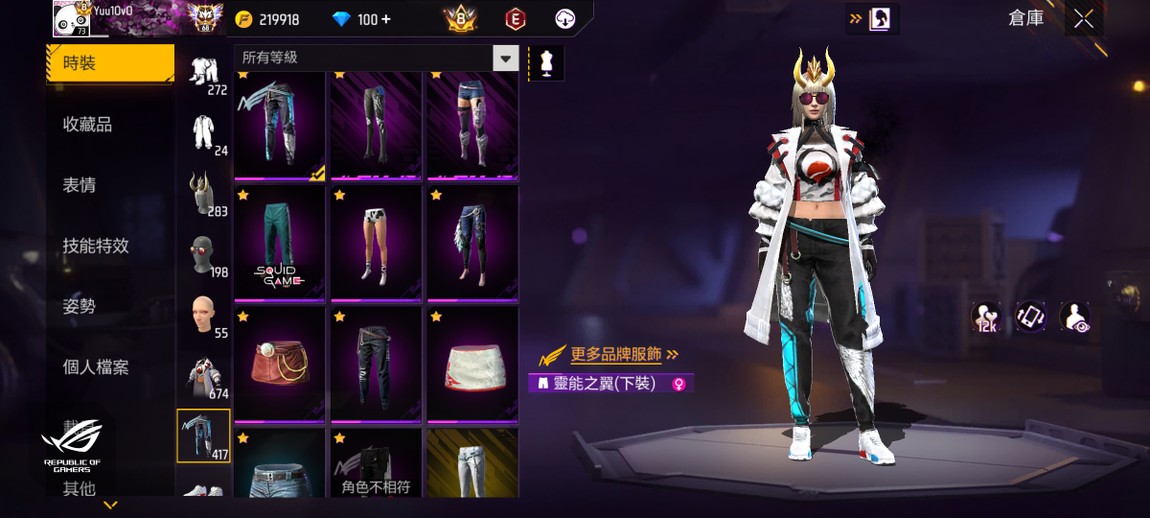Select the 表情 tab
The width and height of the screenshot is (1150, 518).
pyautogui.click(x=80, y=185)
